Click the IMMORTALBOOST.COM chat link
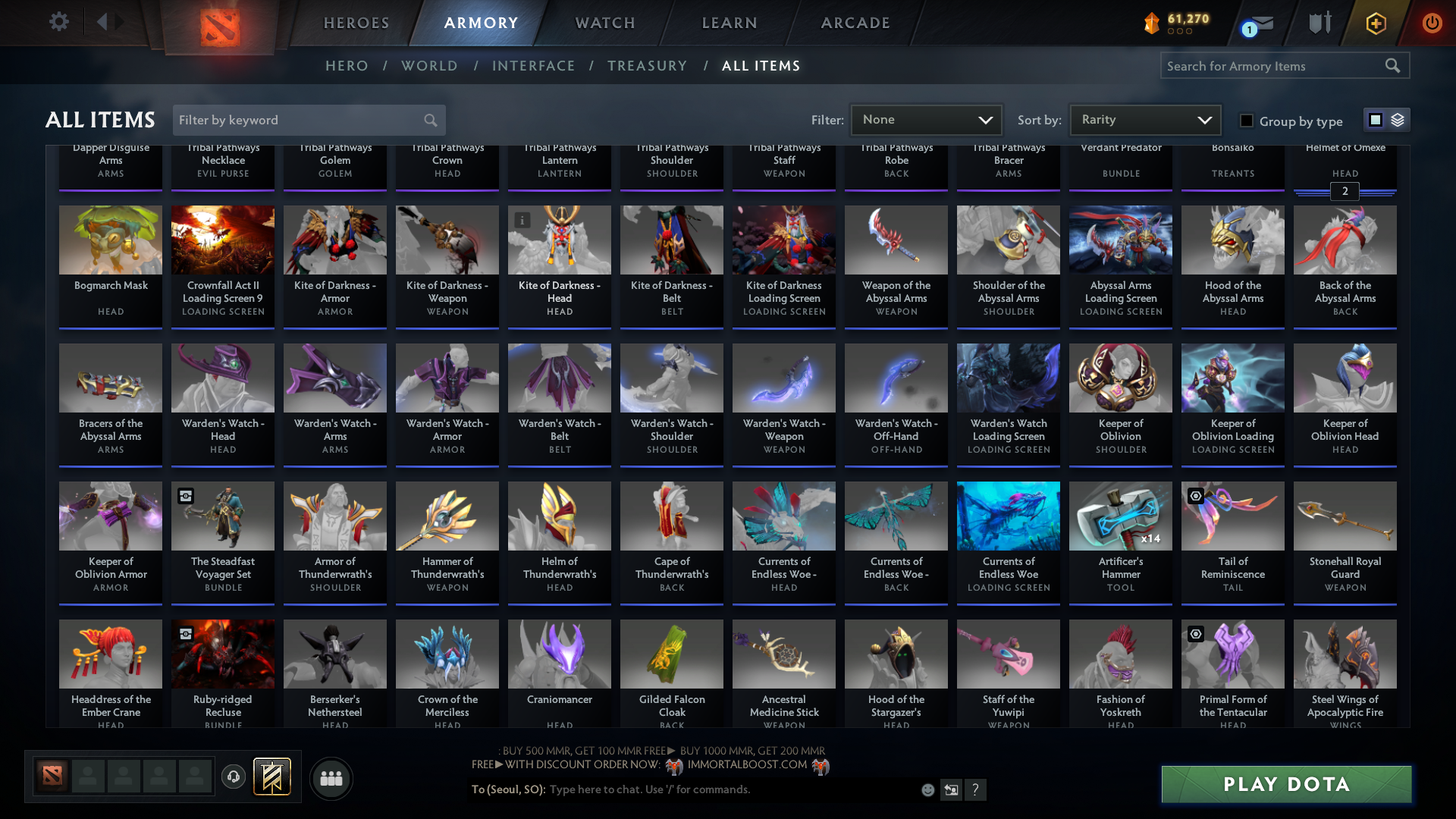Image resolution: width=1456 pixels, height=819 pixels. click(x=747, y=764)
